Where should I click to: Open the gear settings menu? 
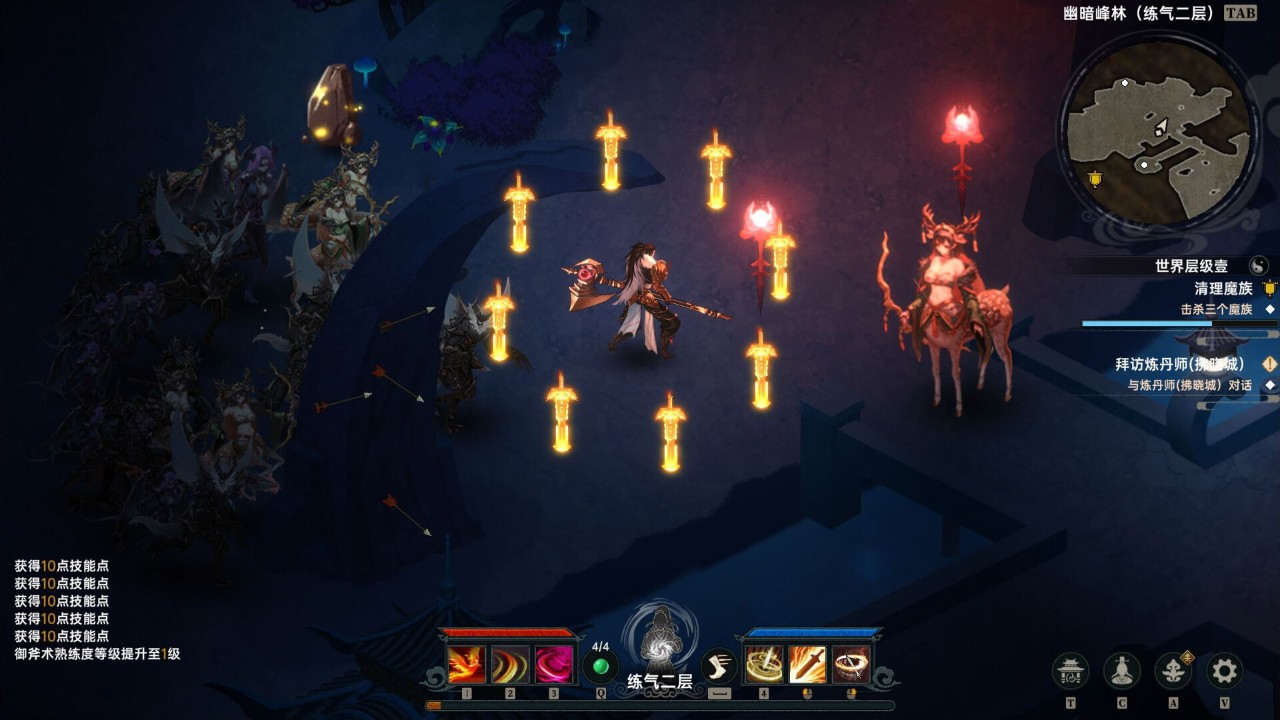click(1224, 670)
